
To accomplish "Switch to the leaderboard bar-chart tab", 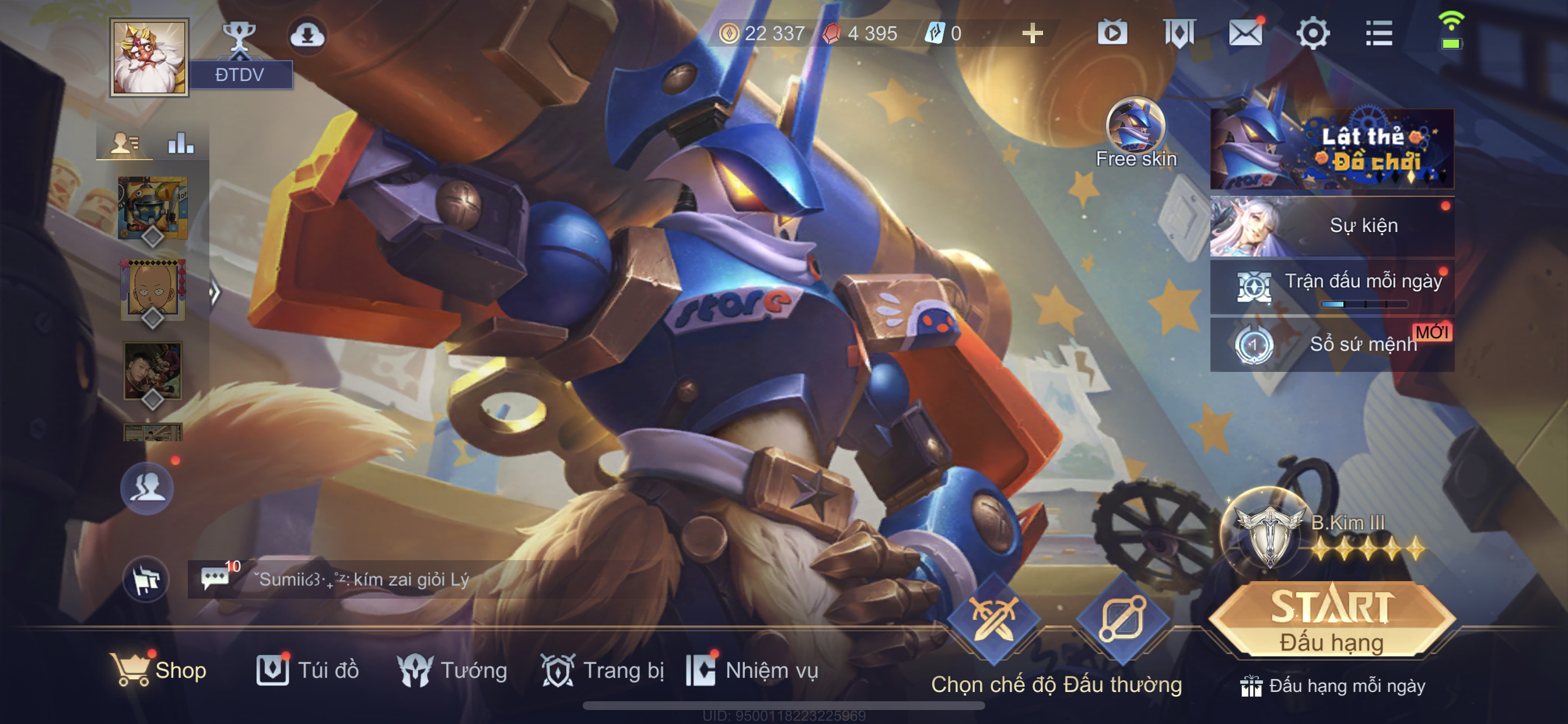I will (181, 143).
